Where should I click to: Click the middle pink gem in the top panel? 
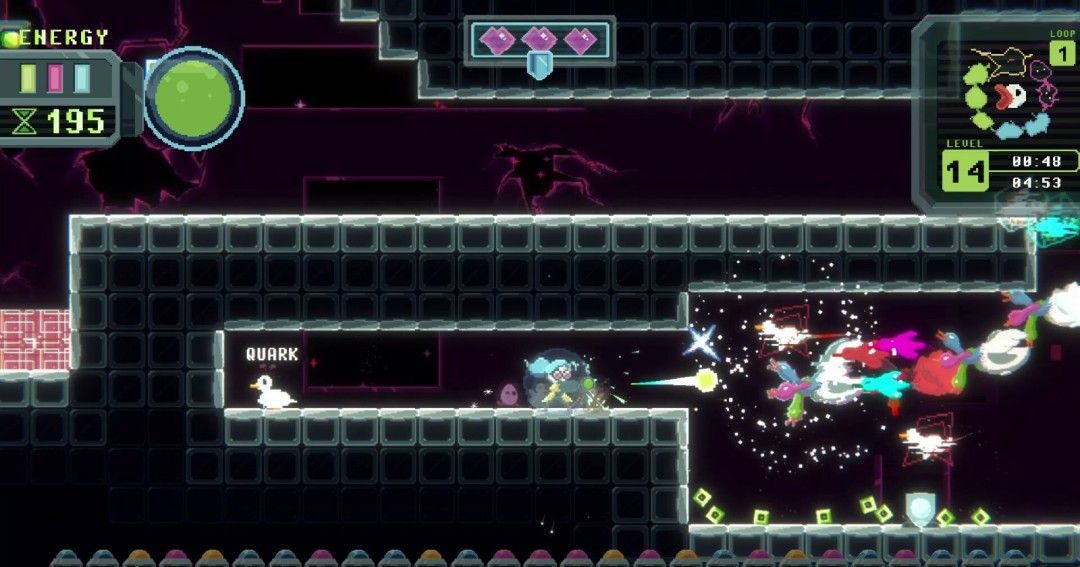(539, 40)
